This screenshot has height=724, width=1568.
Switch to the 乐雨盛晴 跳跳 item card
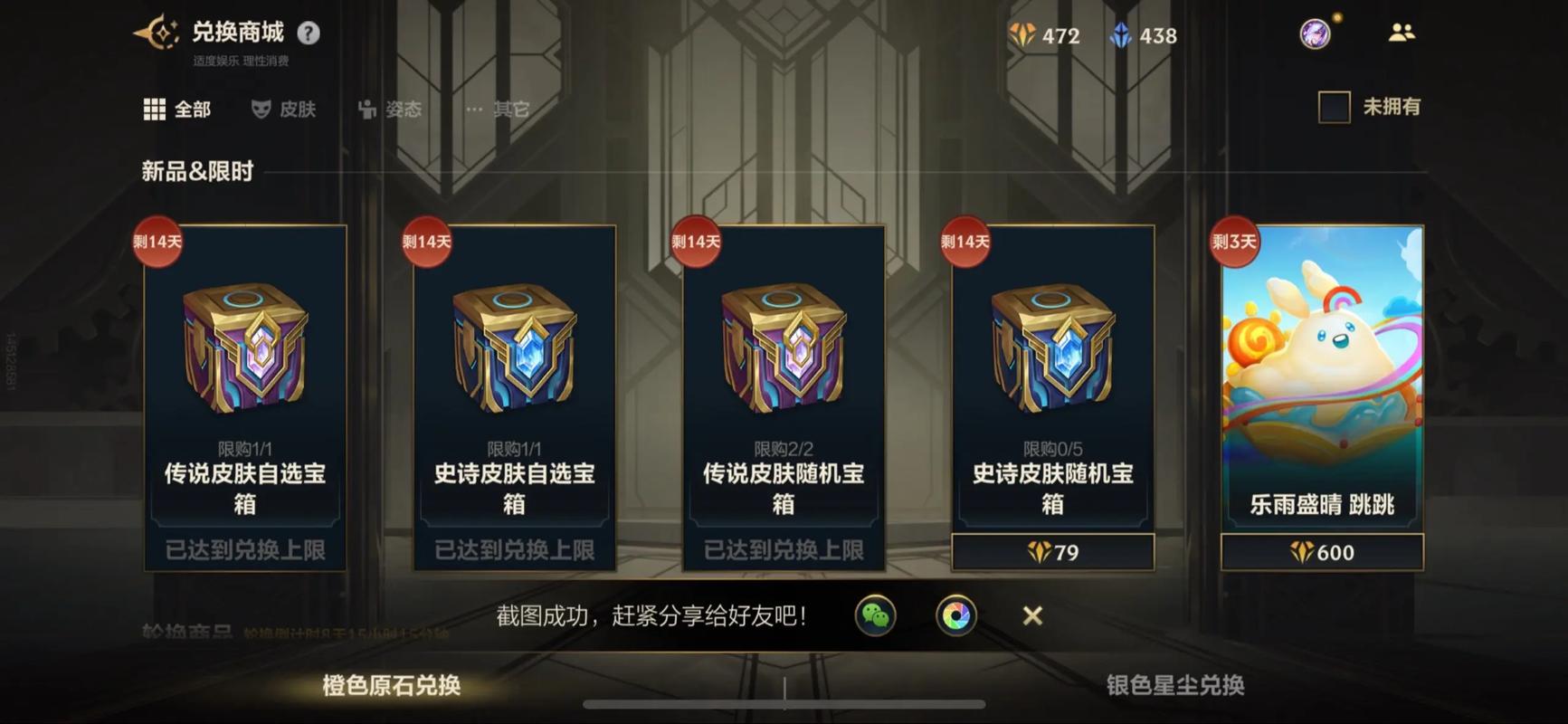1322,380
